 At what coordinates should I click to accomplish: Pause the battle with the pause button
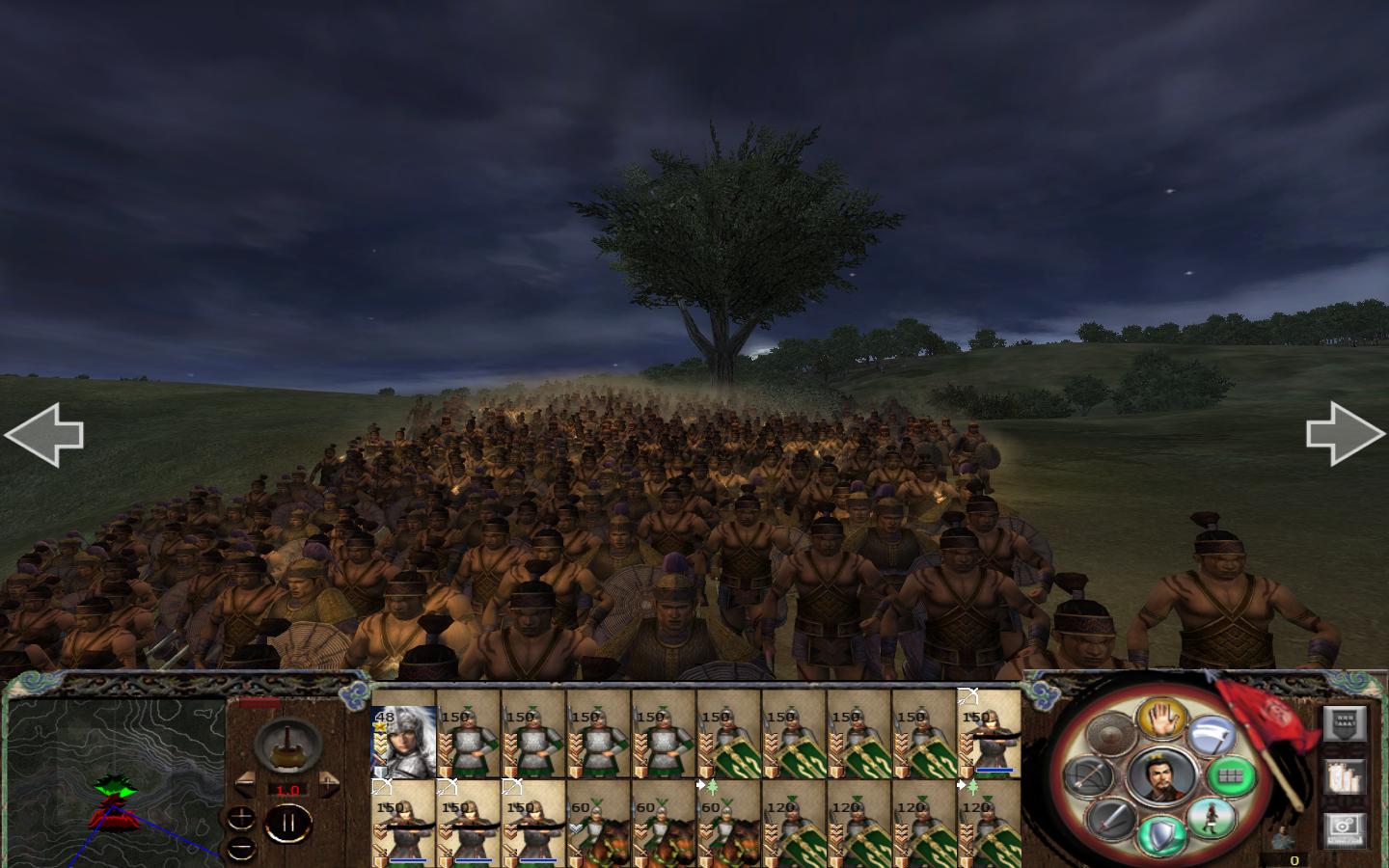coord(288,822)
